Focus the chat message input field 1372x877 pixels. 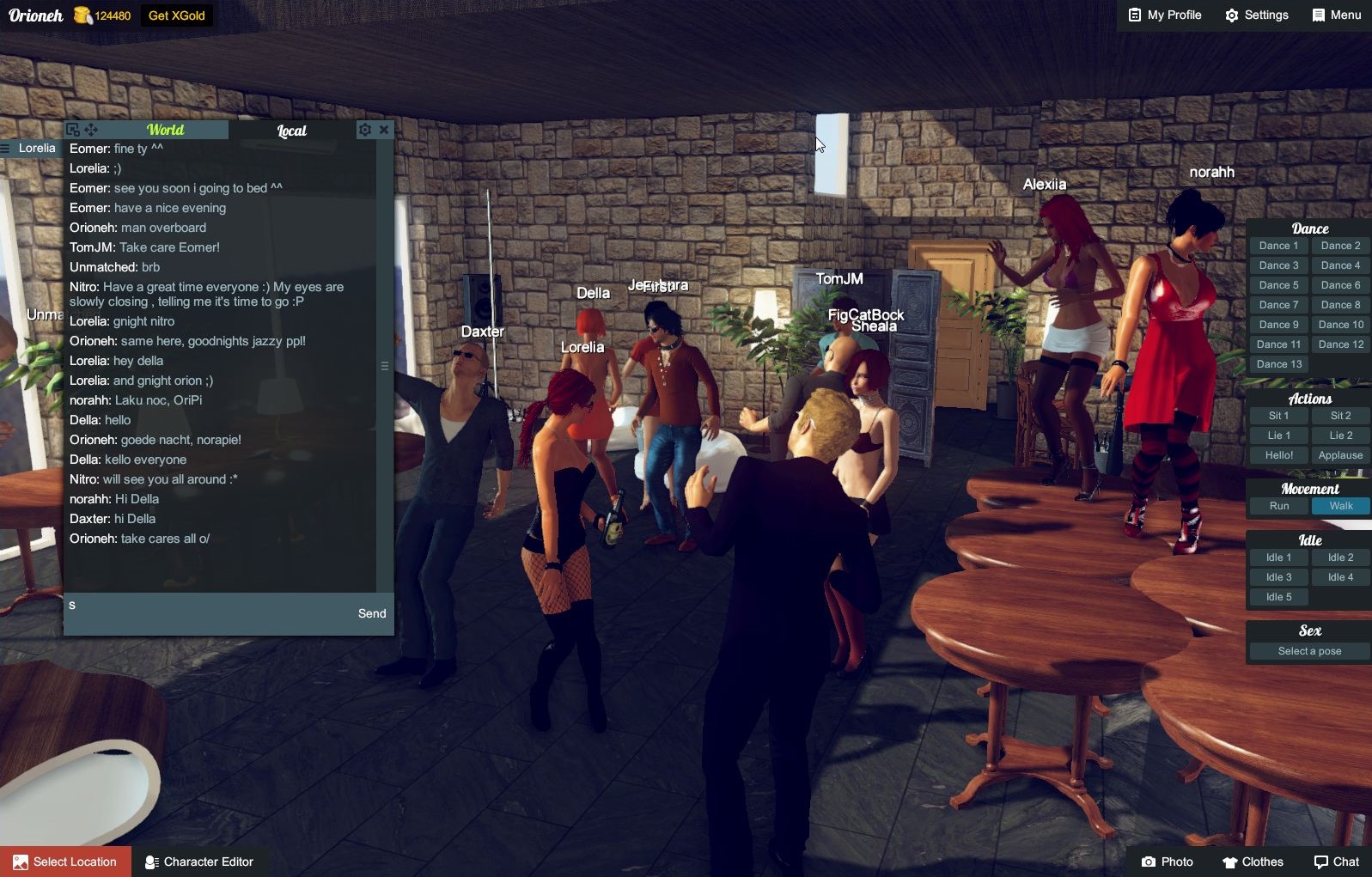coord(206,613)
